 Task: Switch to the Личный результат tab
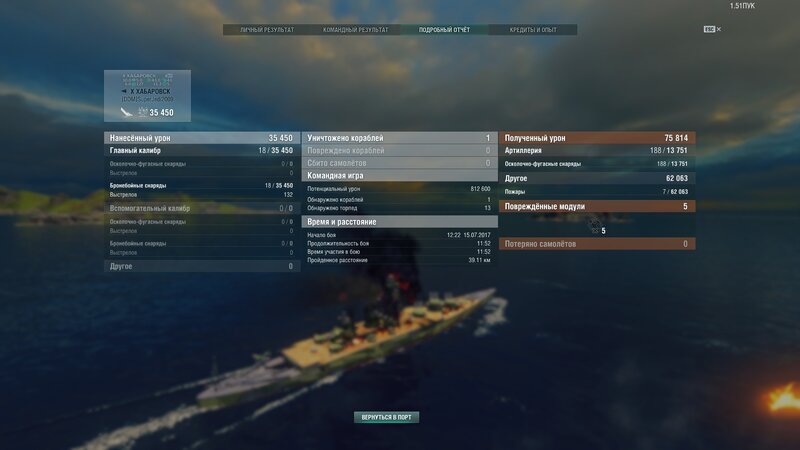pos(267,30)
